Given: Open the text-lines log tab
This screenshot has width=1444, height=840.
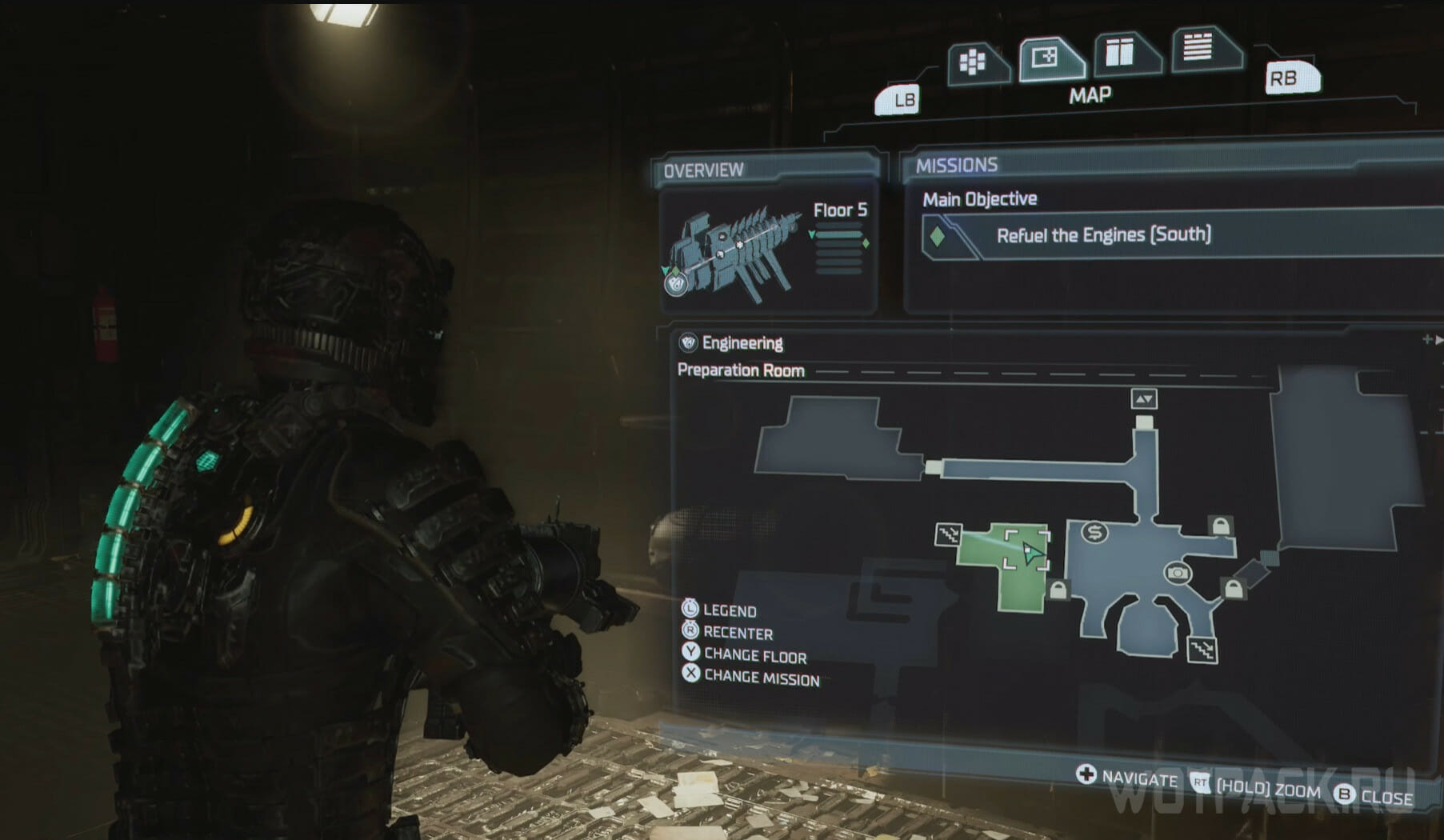Looking at the screenshot, I should (1200, 47).
